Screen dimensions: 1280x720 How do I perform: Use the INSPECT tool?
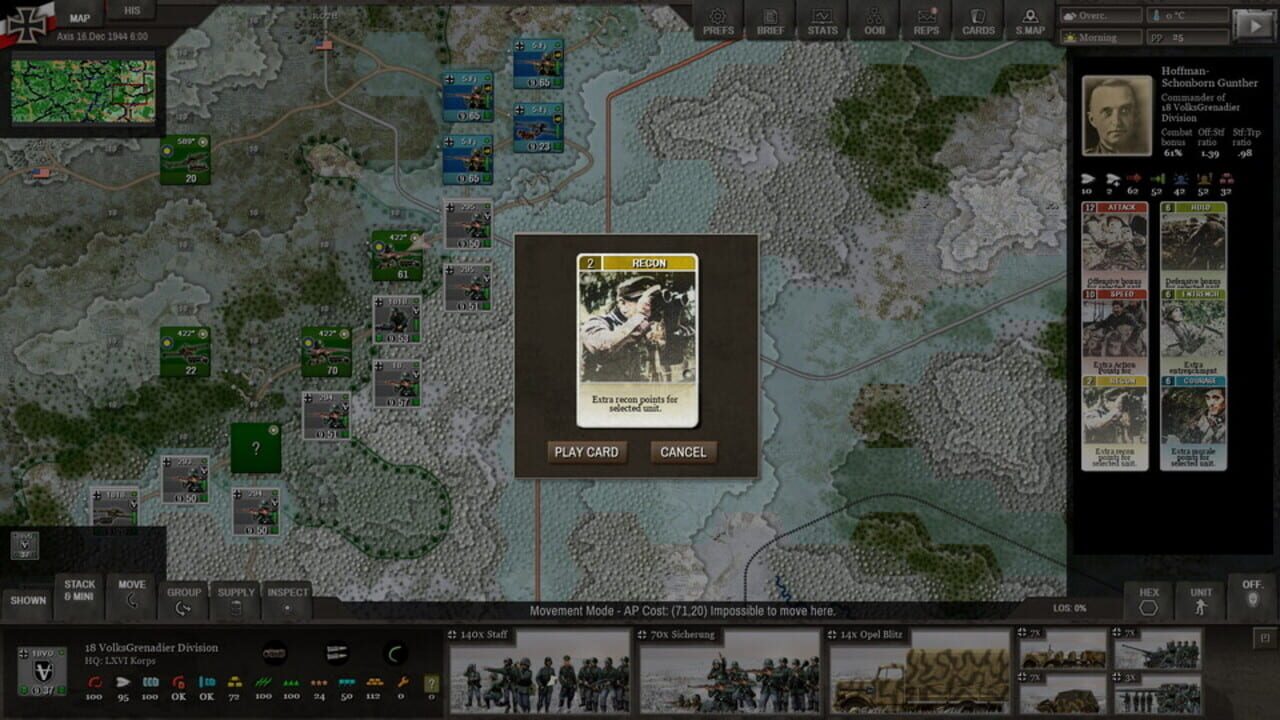287,600
